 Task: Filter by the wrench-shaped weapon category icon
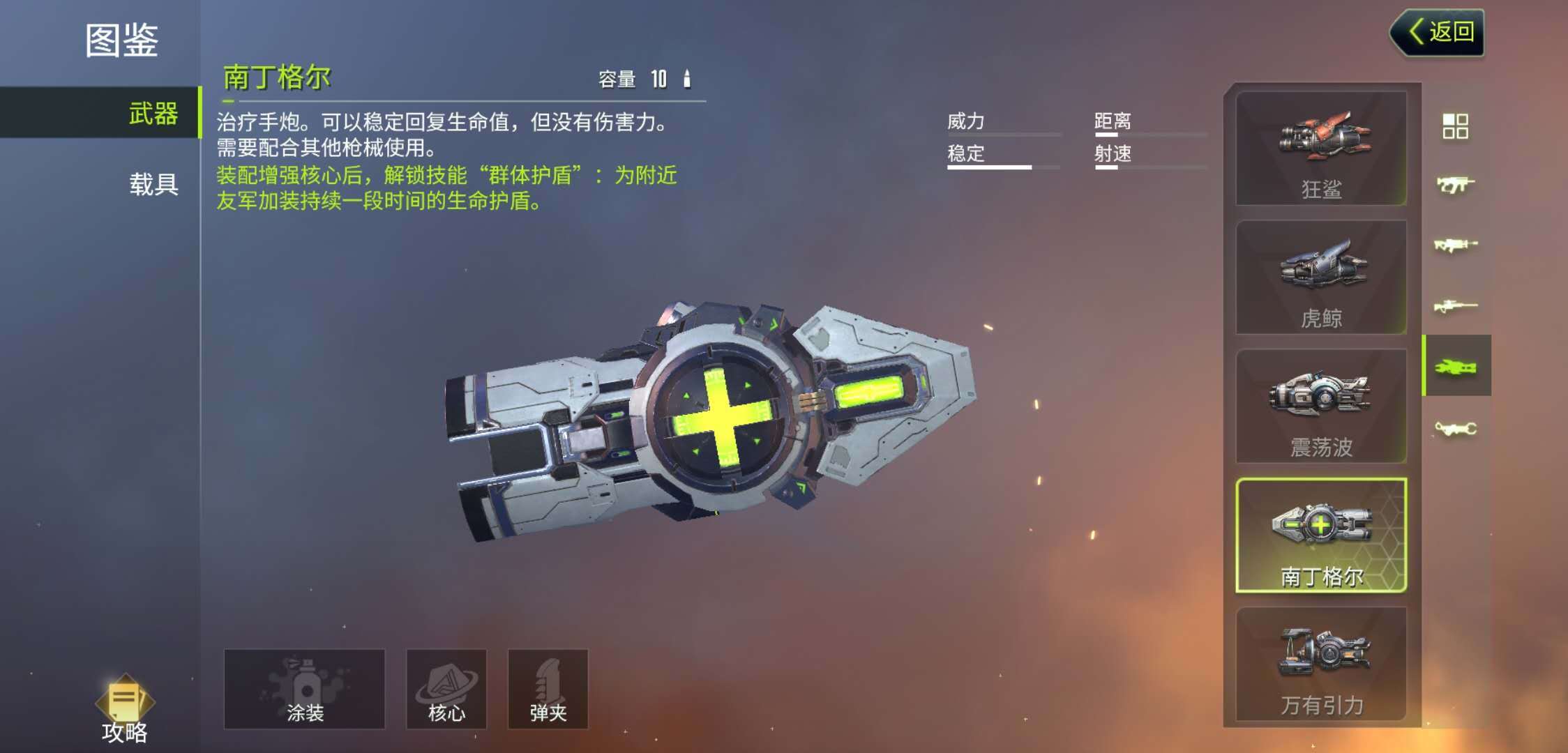(x=1456, y=427)
